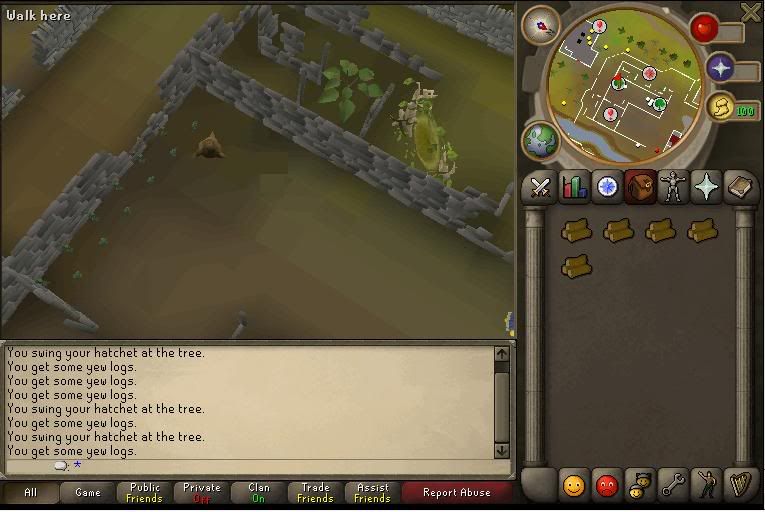Select the backpack Inventory tab

coord(640,187)
